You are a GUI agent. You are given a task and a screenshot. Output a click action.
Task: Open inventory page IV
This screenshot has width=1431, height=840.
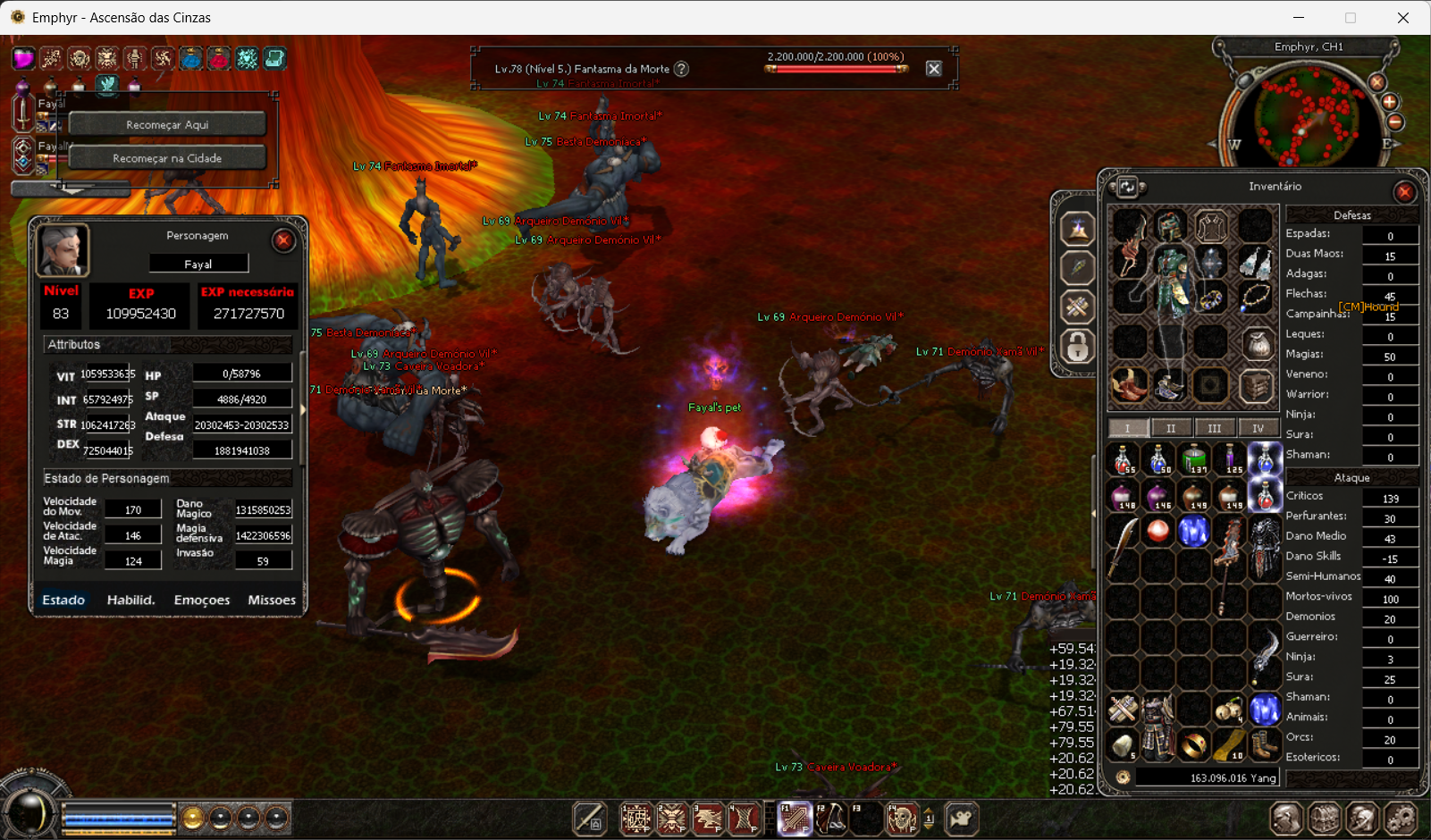click(1258, 428)
